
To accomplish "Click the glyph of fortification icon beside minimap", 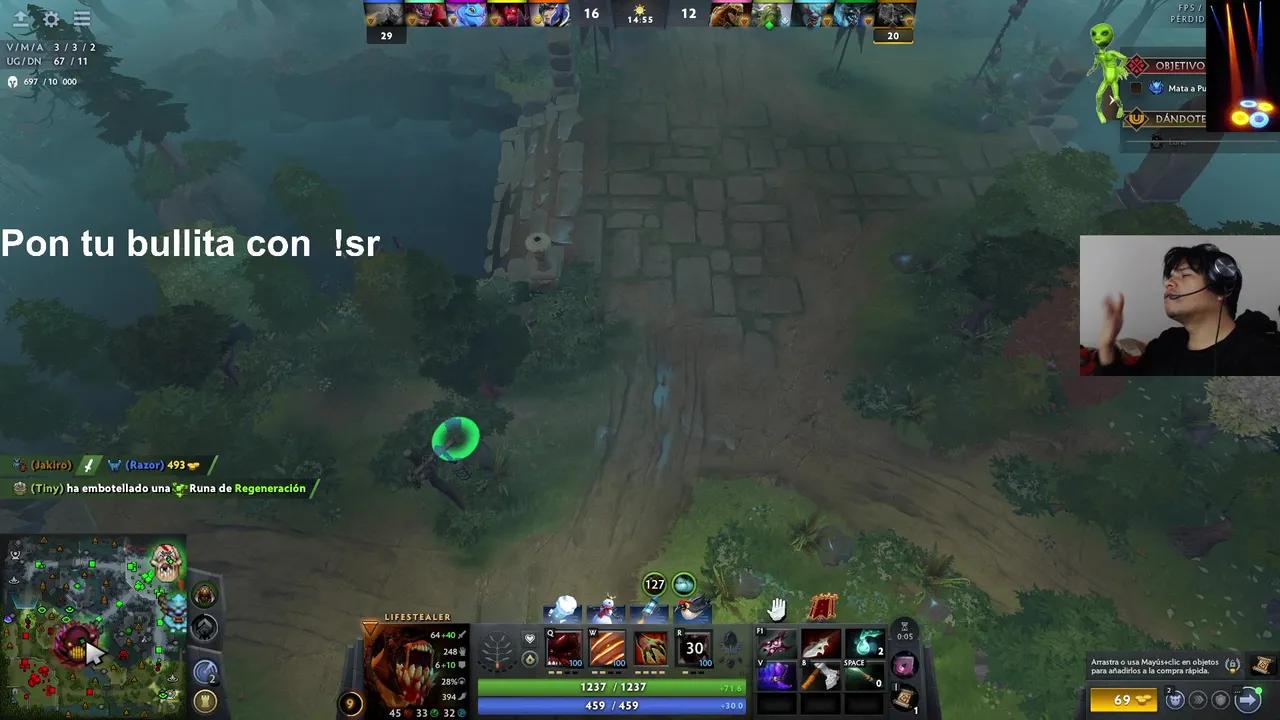I will (x=204, y=702).
